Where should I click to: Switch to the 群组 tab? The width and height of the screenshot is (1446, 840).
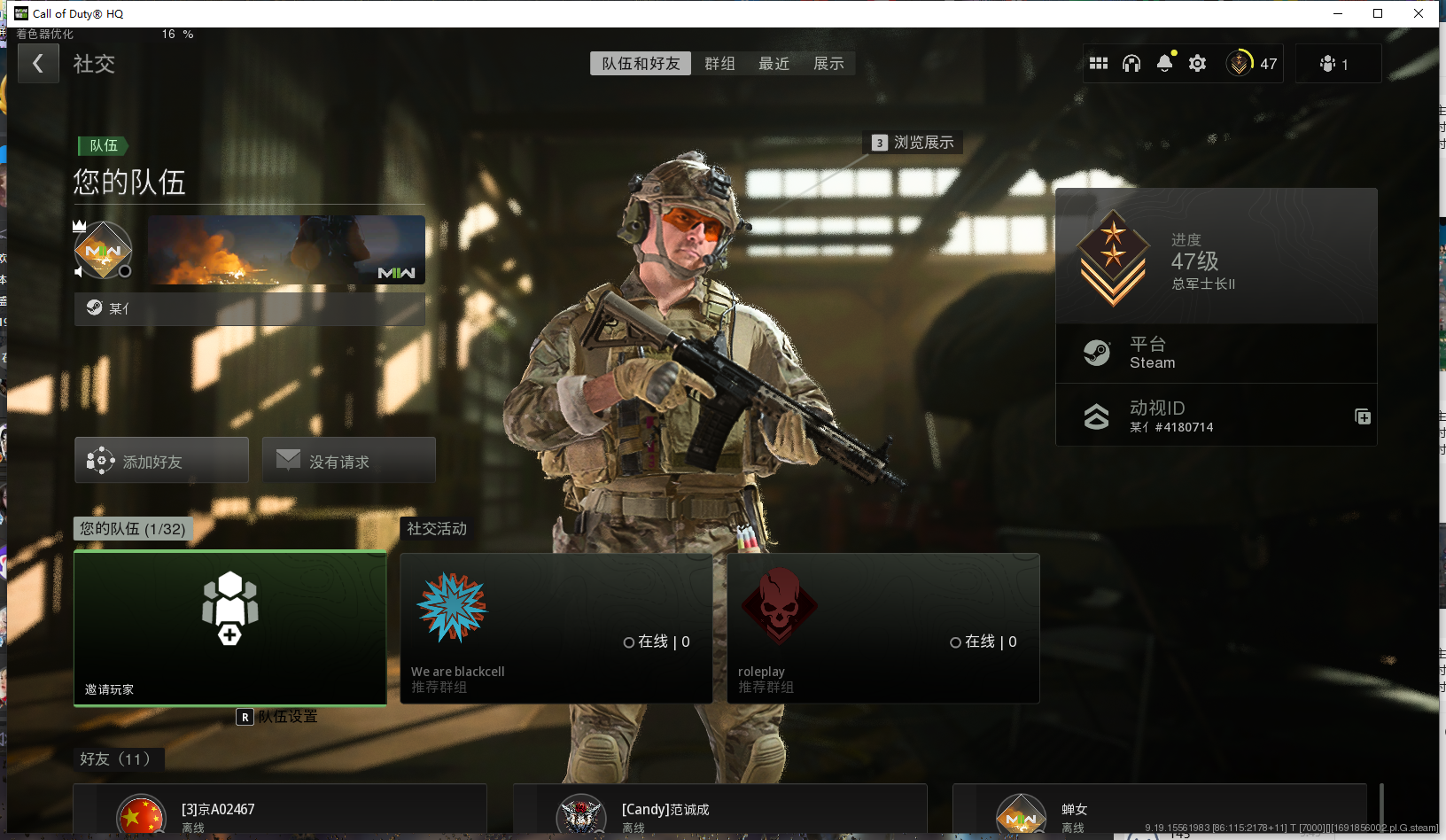(719, 64)
